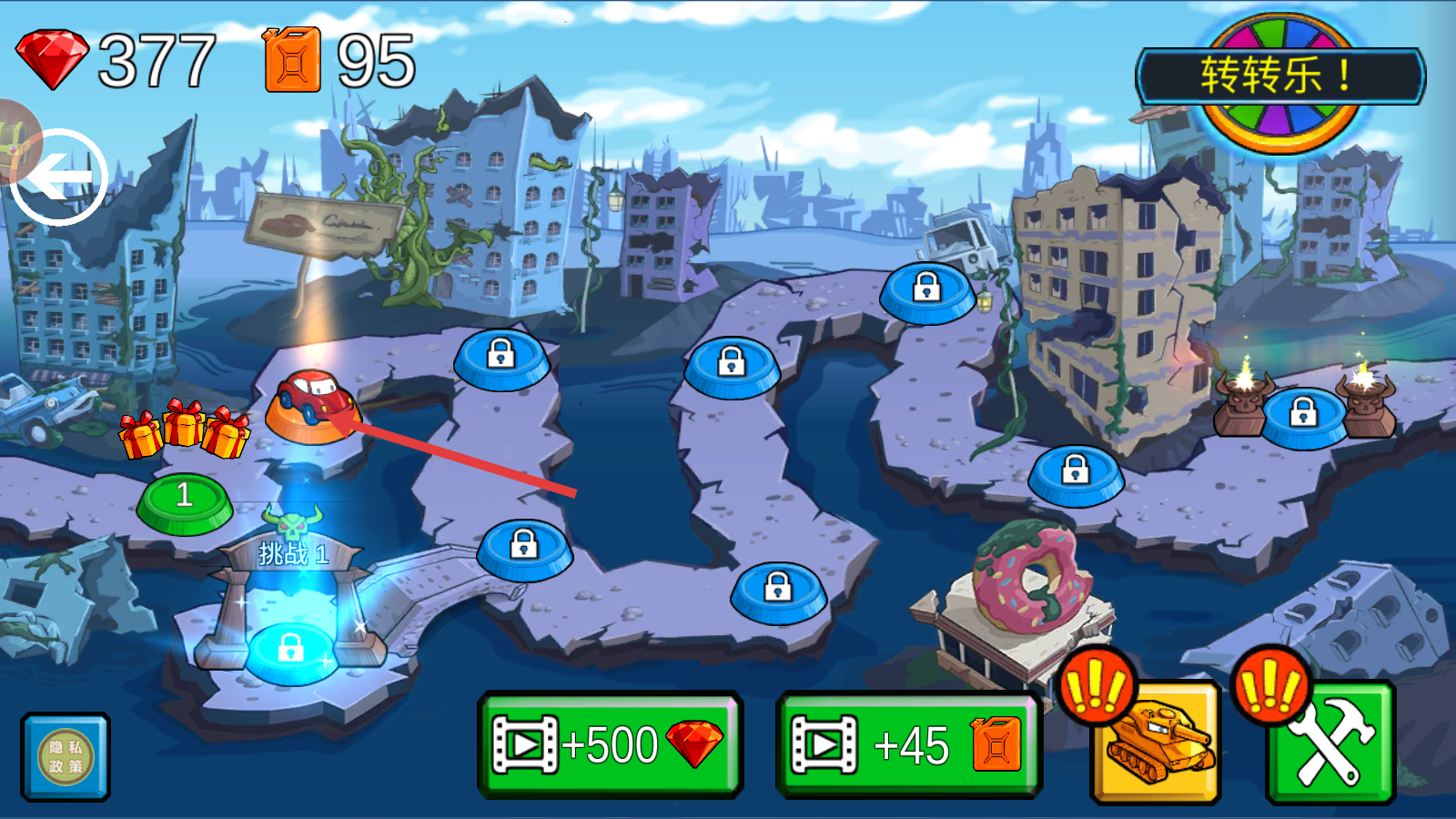Select the red car level node
This screenshot has height=819, width=1456.
pos(312,405)
